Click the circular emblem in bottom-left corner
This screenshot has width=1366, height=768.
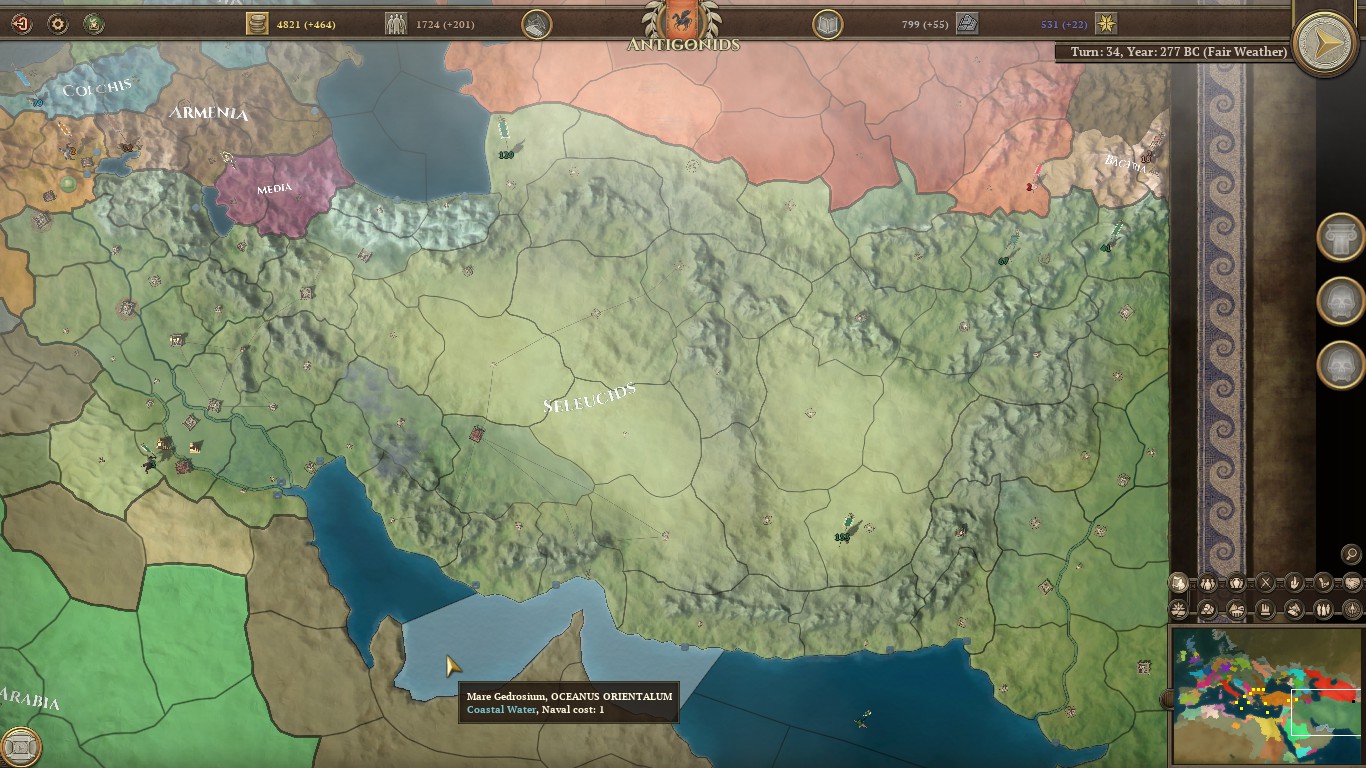(22, 745)
